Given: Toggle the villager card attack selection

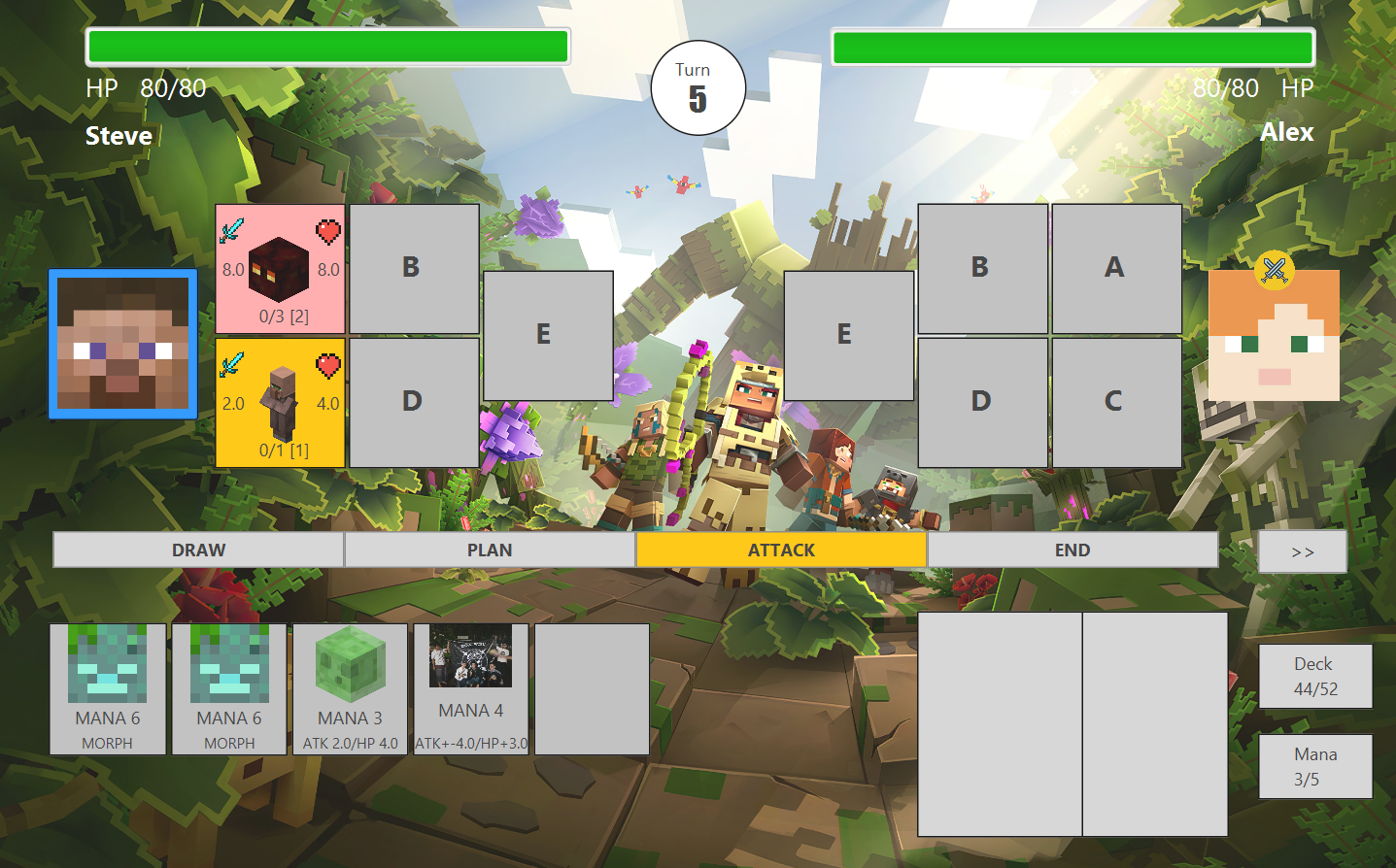Looking at the screenshot, I should pyautogui.click(x=280, y=401).
